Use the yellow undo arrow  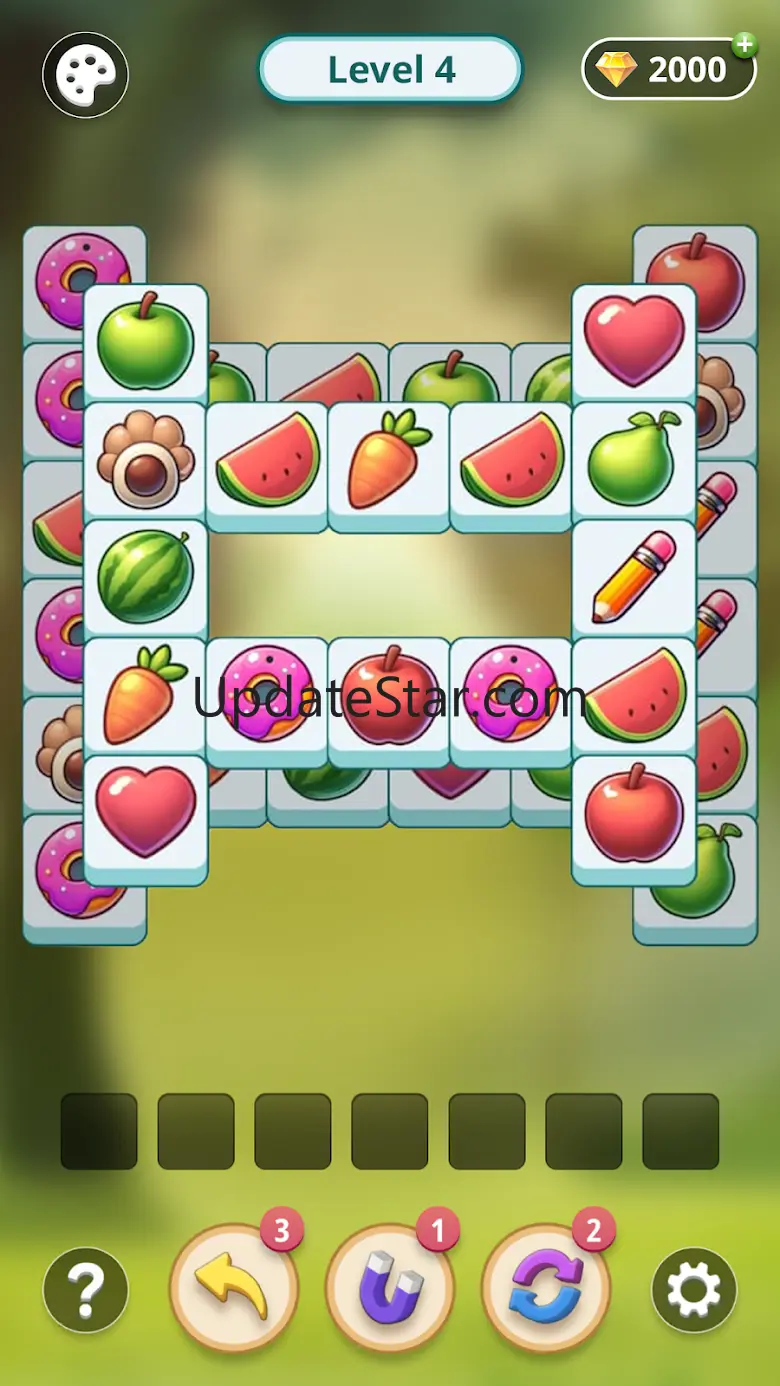[x=234, y=1288]
